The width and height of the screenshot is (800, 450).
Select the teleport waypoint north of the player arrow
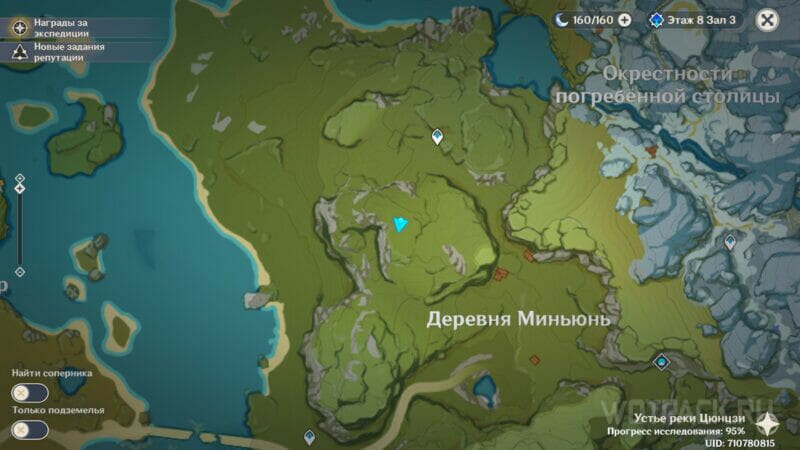pos(437,137)
